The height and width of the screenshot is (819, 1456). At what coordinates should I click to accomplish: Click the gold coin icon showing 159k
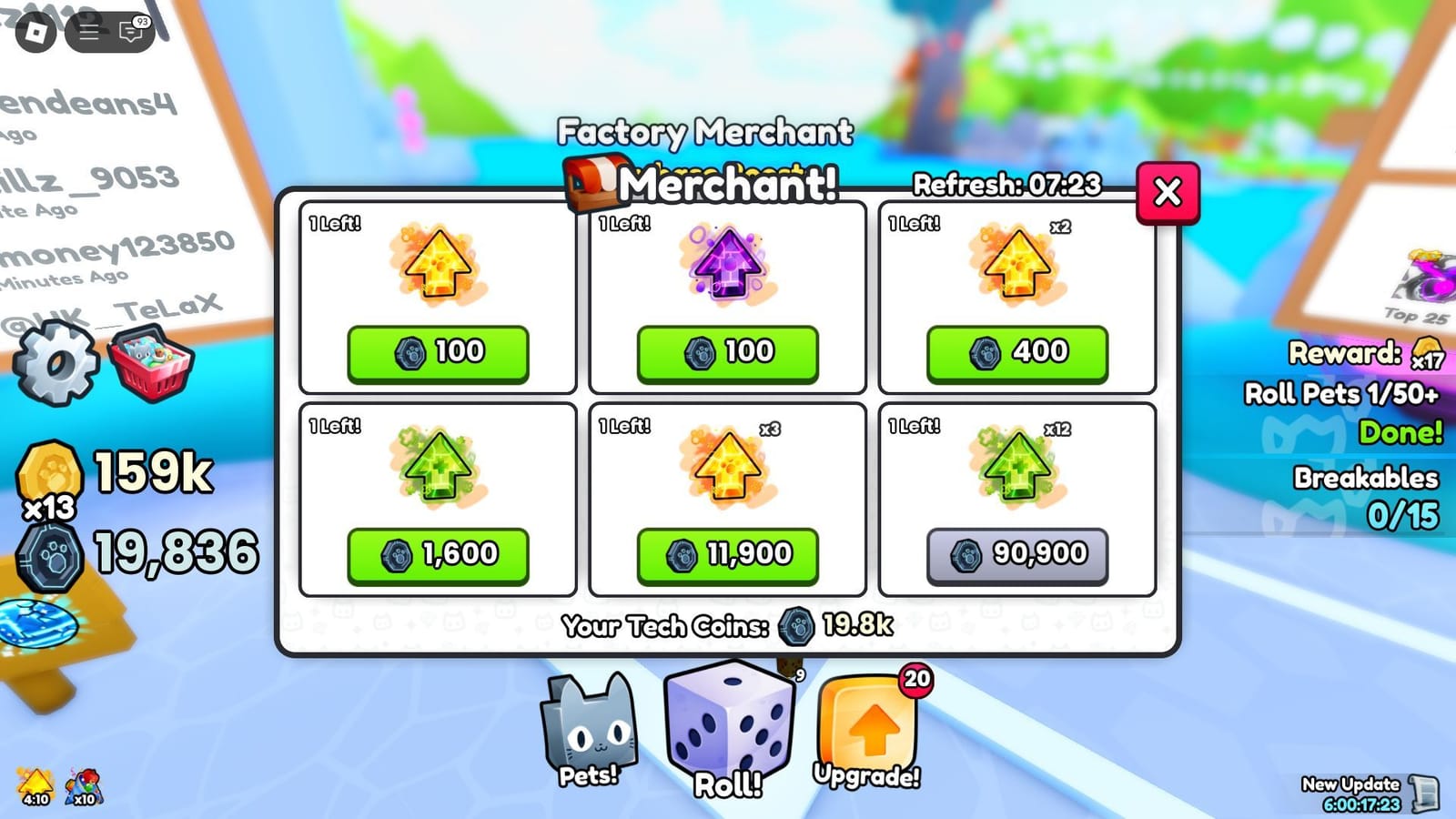click(50, 471)
